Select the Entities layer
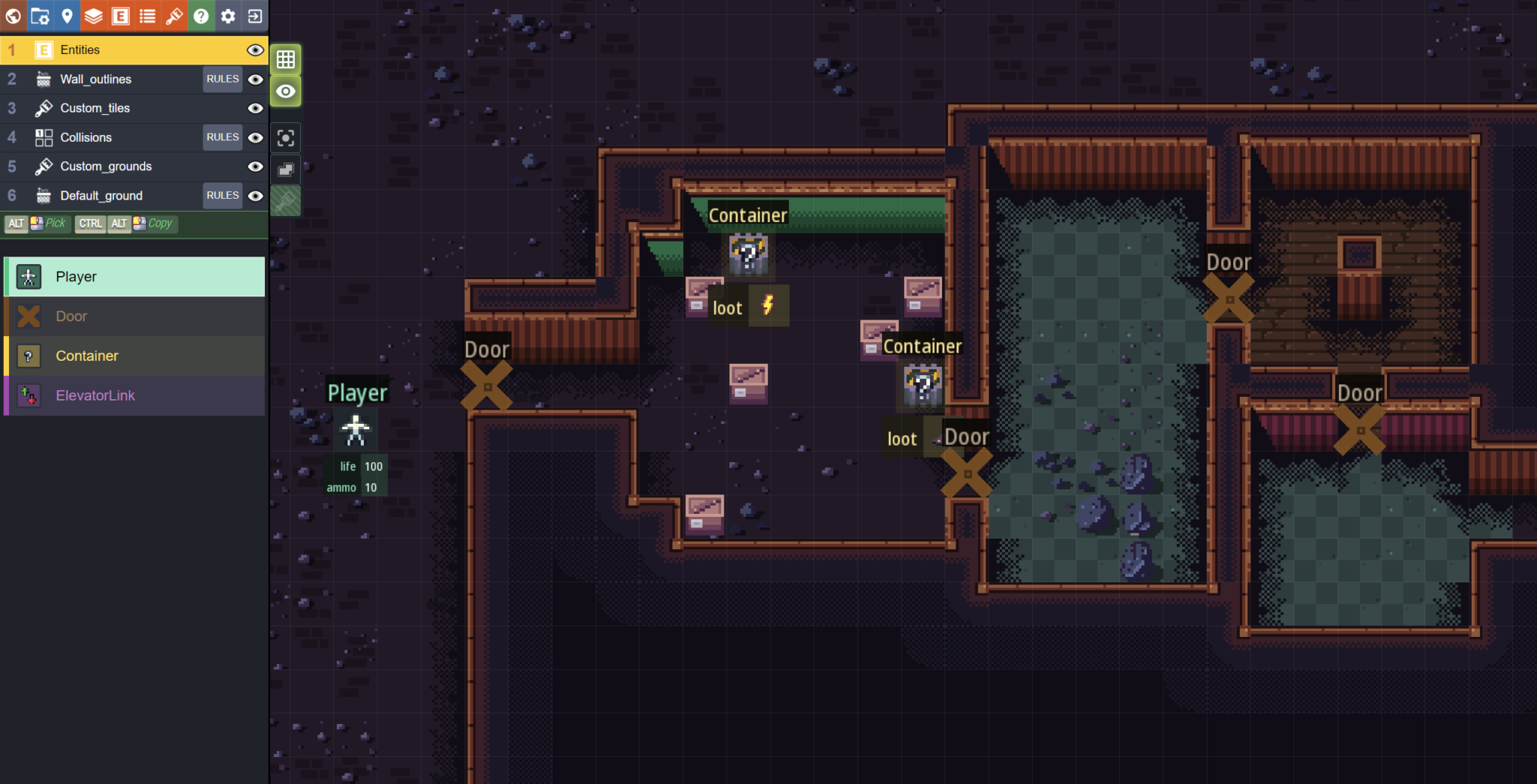1537x784 pixels. click(113, 50)
